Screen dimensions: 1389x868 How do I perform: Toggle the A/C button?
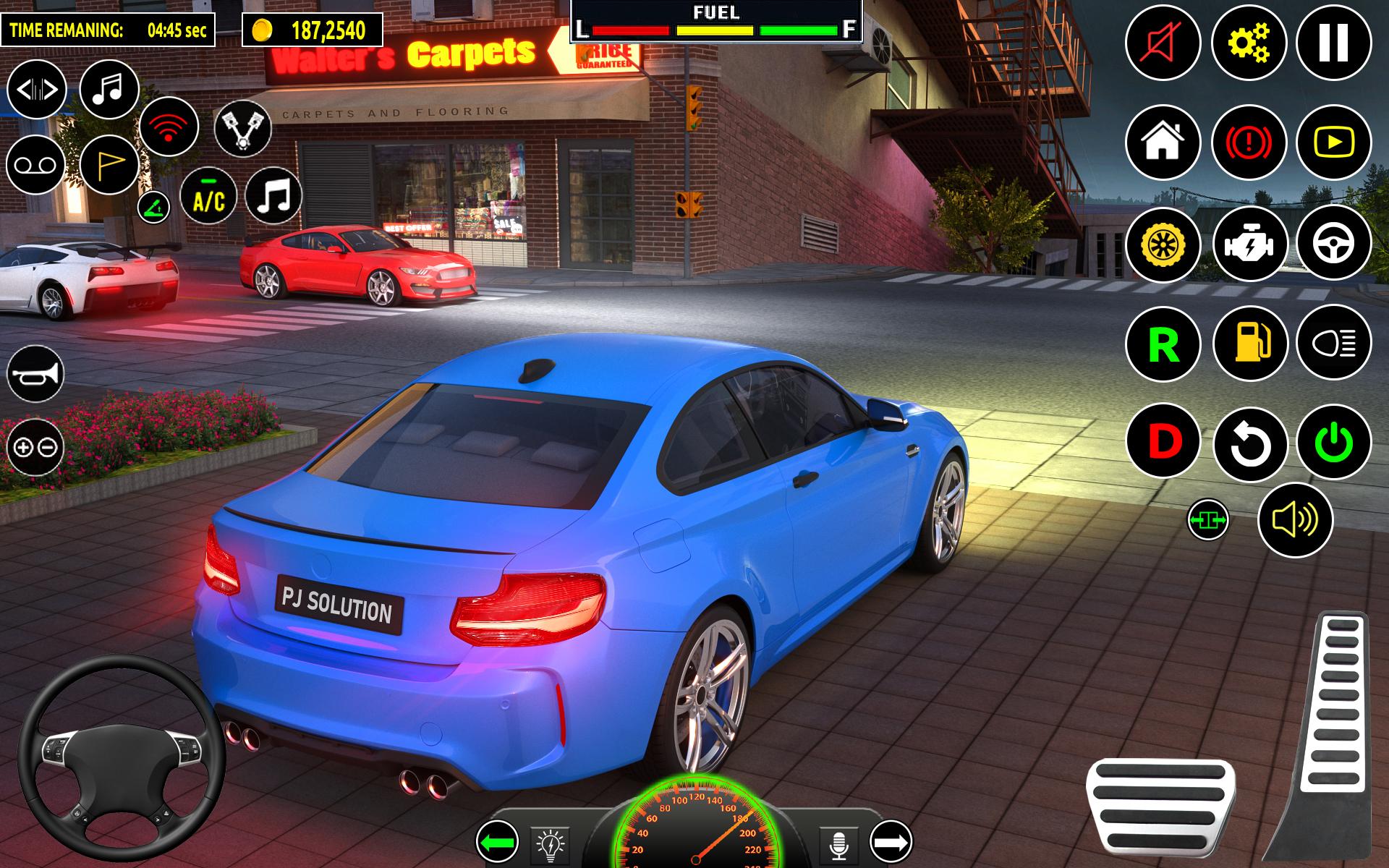(x=208, y=197)
